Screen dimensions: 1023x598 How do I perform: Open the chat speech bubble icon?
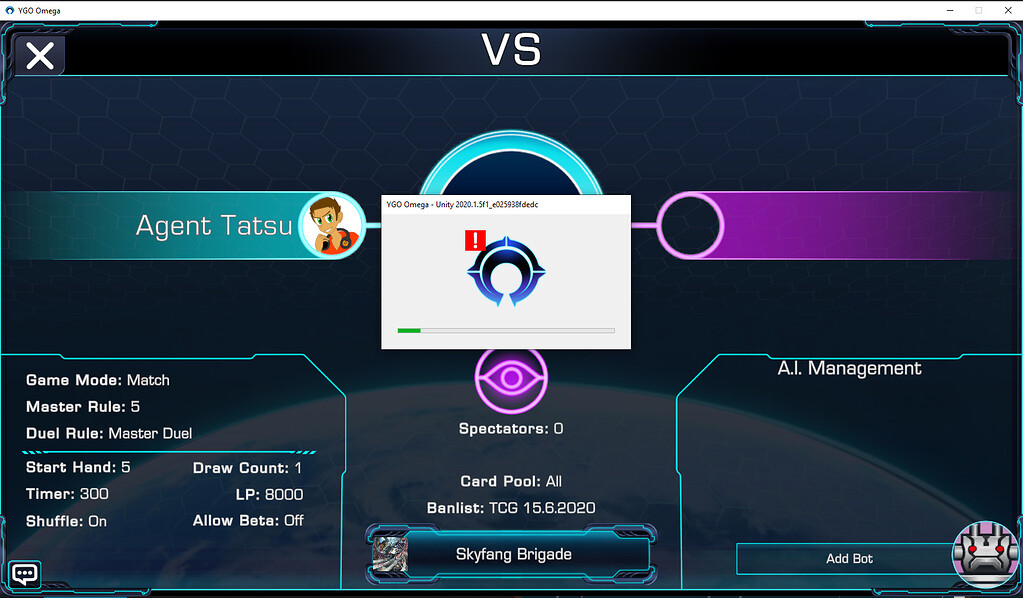click(25, 574)
